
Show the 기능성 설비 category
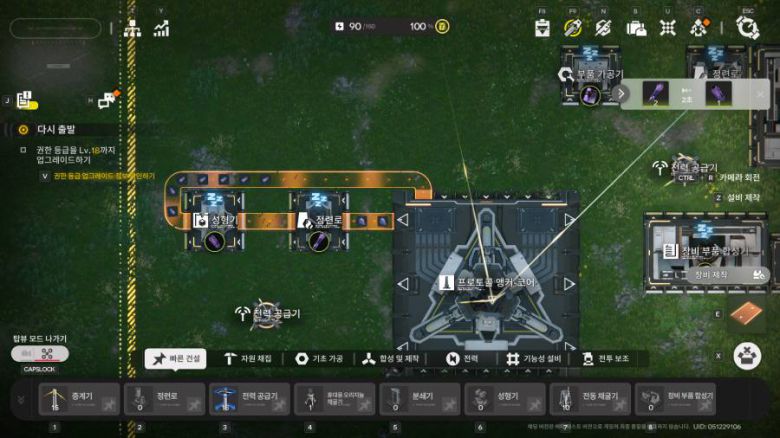pos(535,358)
